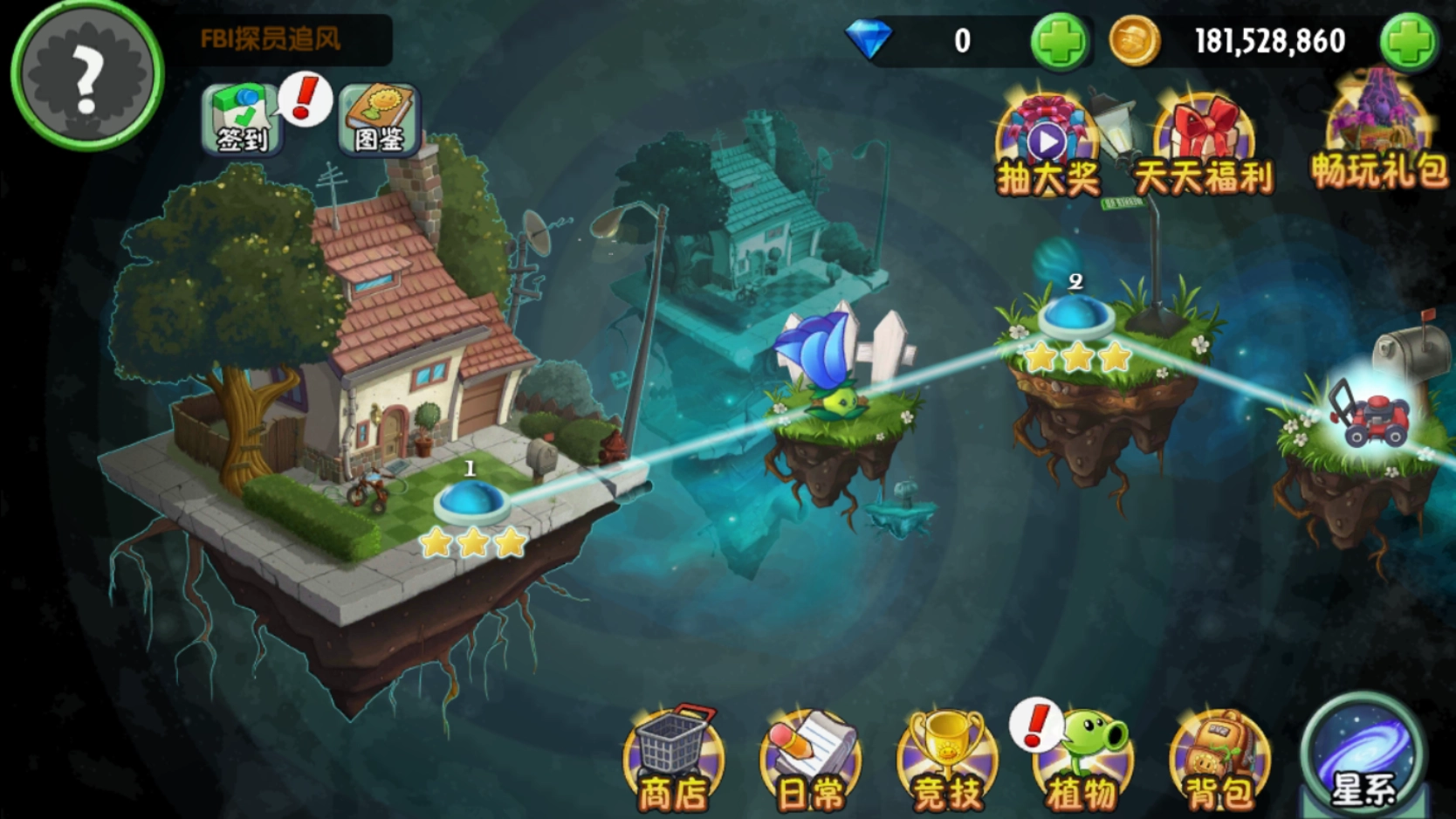Open the 天天福利 daily welfare rewards
This screenshot has height=819, width=1456.
pos(1205,140)
